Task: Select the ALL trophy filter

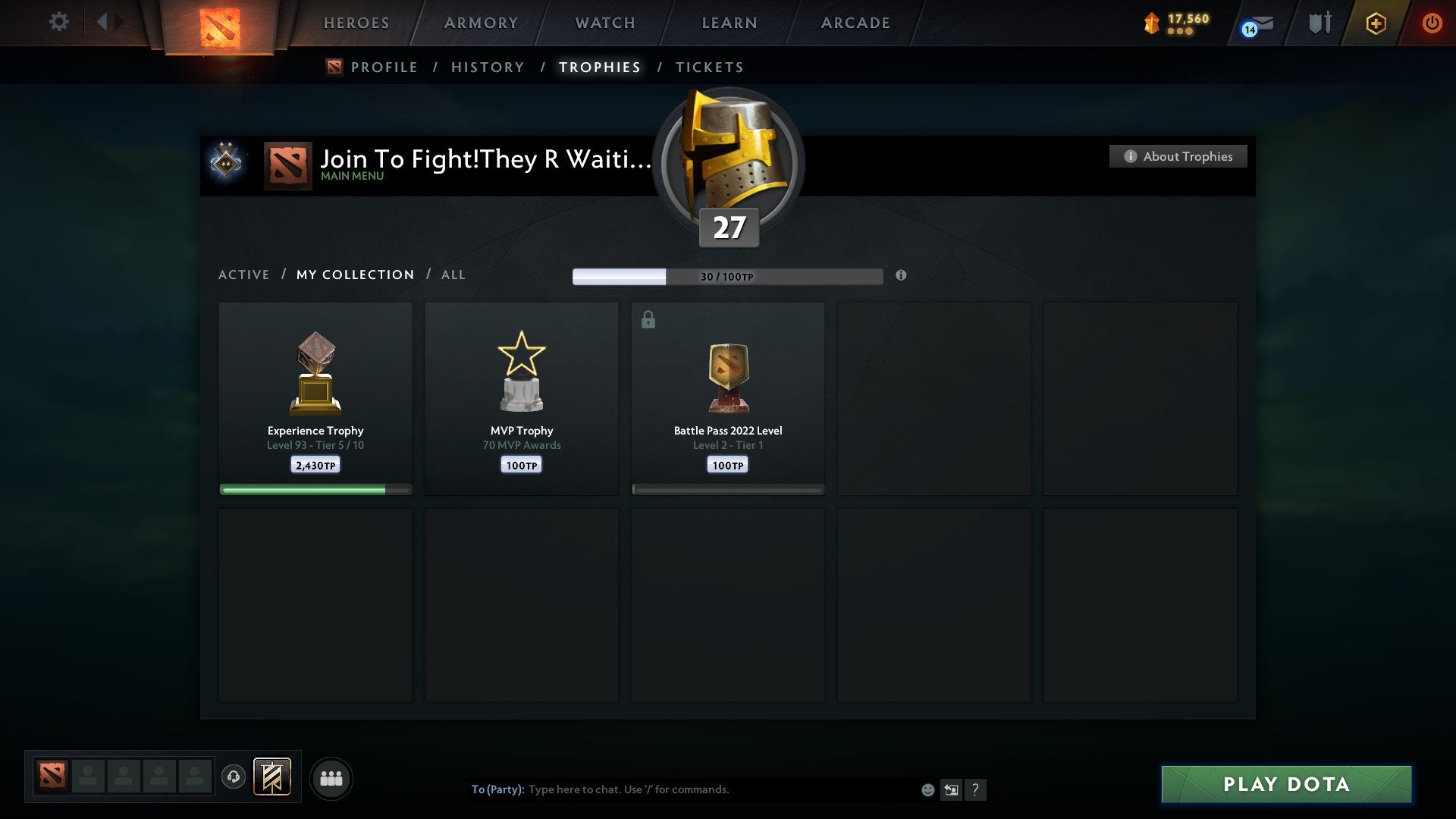Action: point(453,275)
